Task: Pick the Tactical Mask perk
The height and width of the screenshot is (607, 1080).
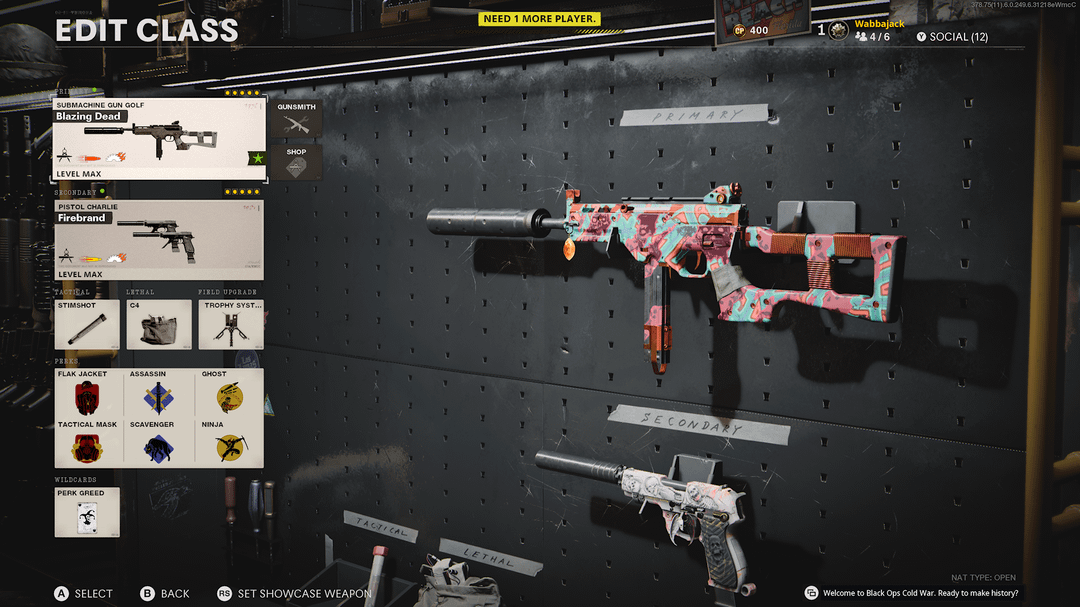Action: tap(89, 443)
